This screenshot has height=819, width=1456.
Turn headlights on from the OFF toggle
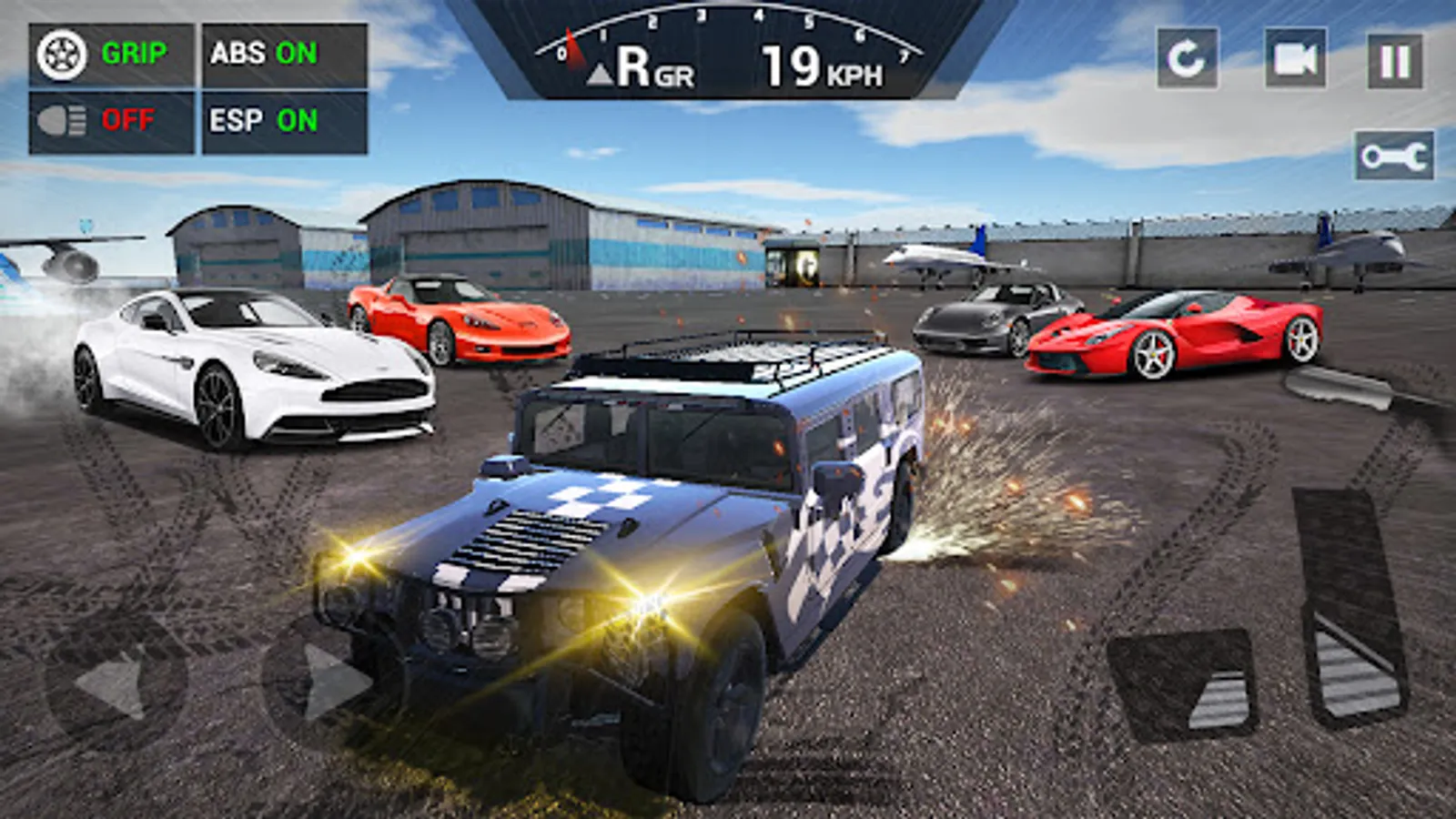point(130,116)
